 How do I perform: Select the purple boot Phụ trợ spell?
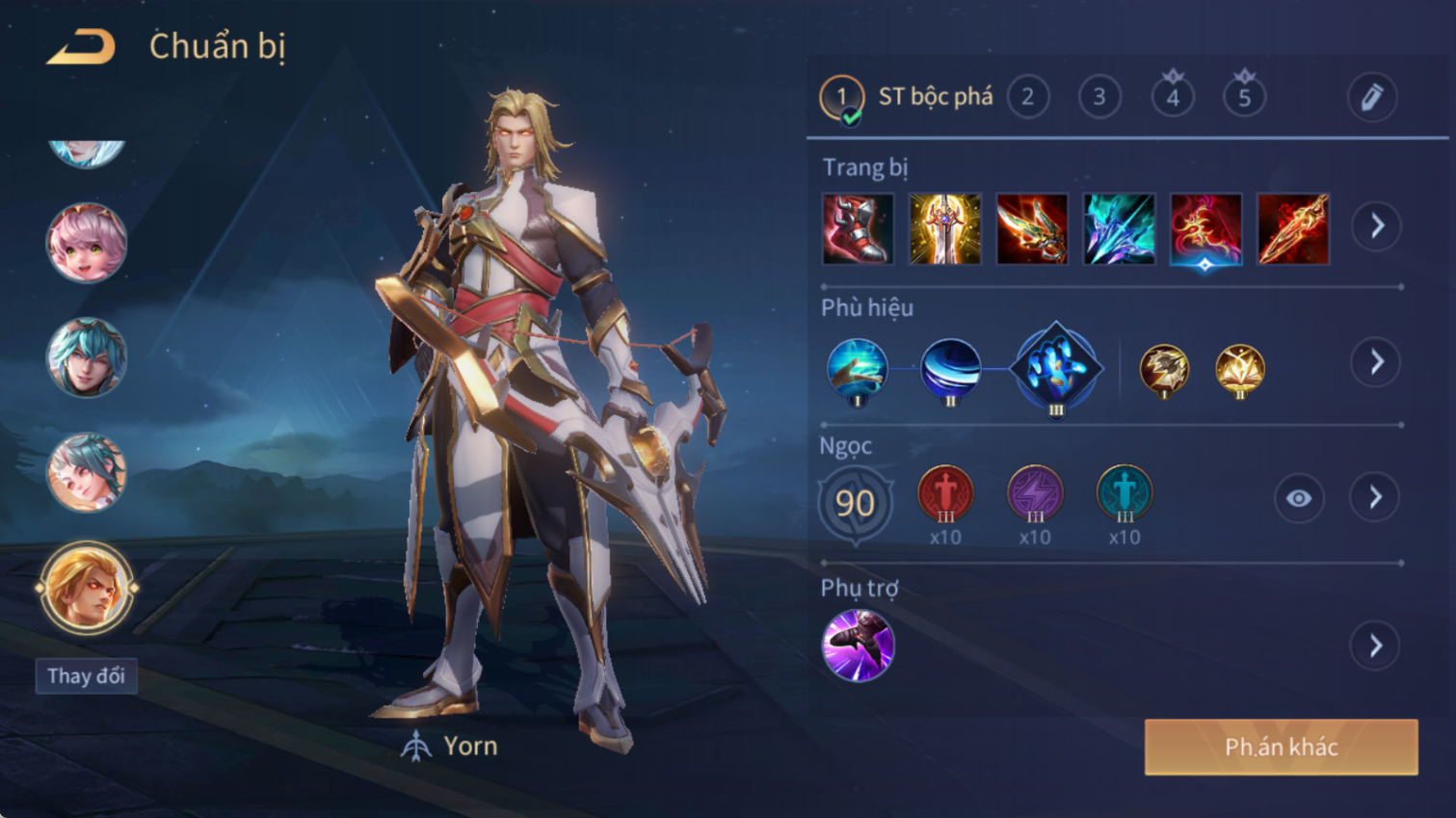[x=858, y=646]
